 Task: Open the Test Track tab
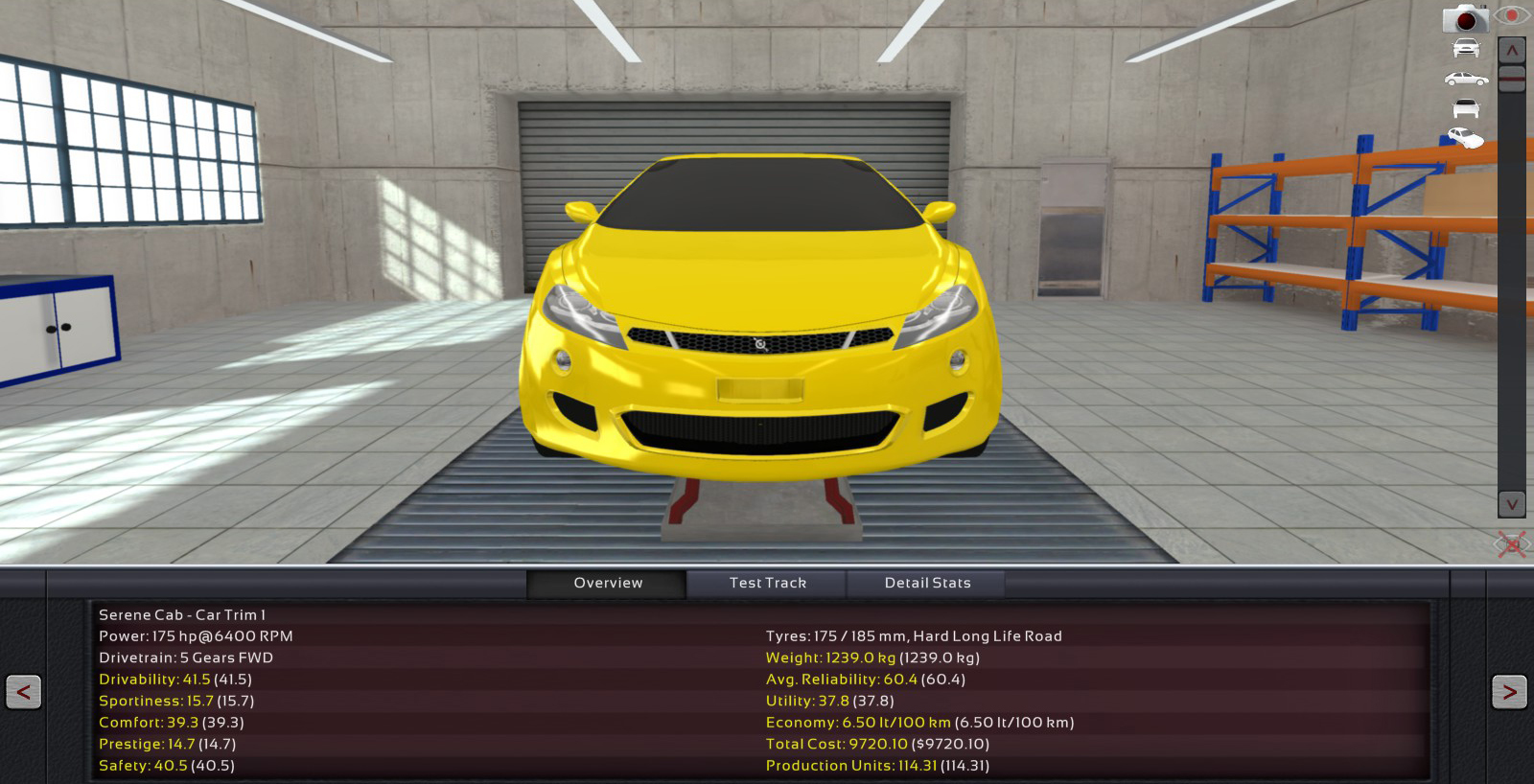767,583
